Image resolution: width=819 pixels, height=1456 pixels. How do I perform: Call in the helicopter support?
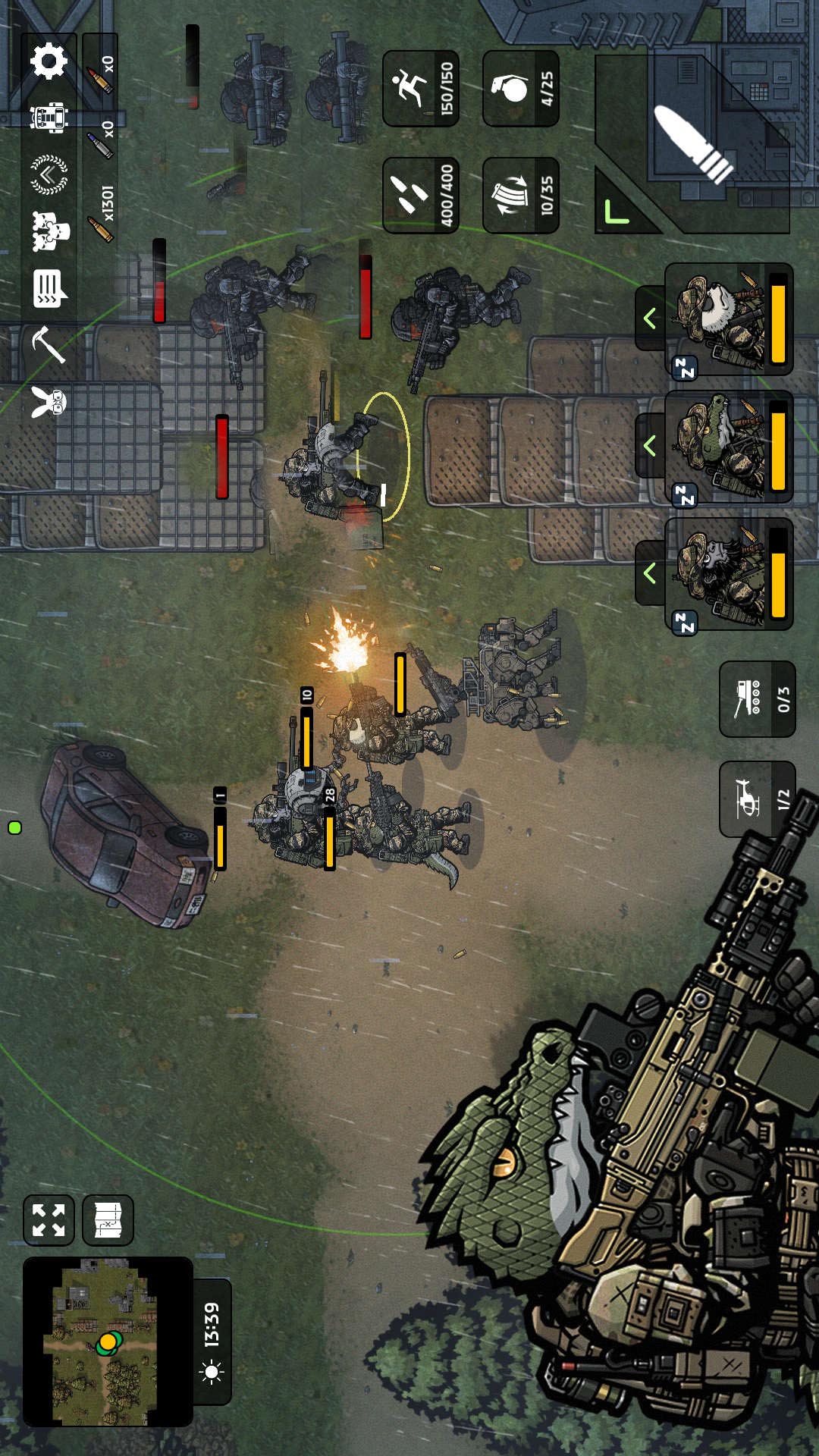(757, 799)
